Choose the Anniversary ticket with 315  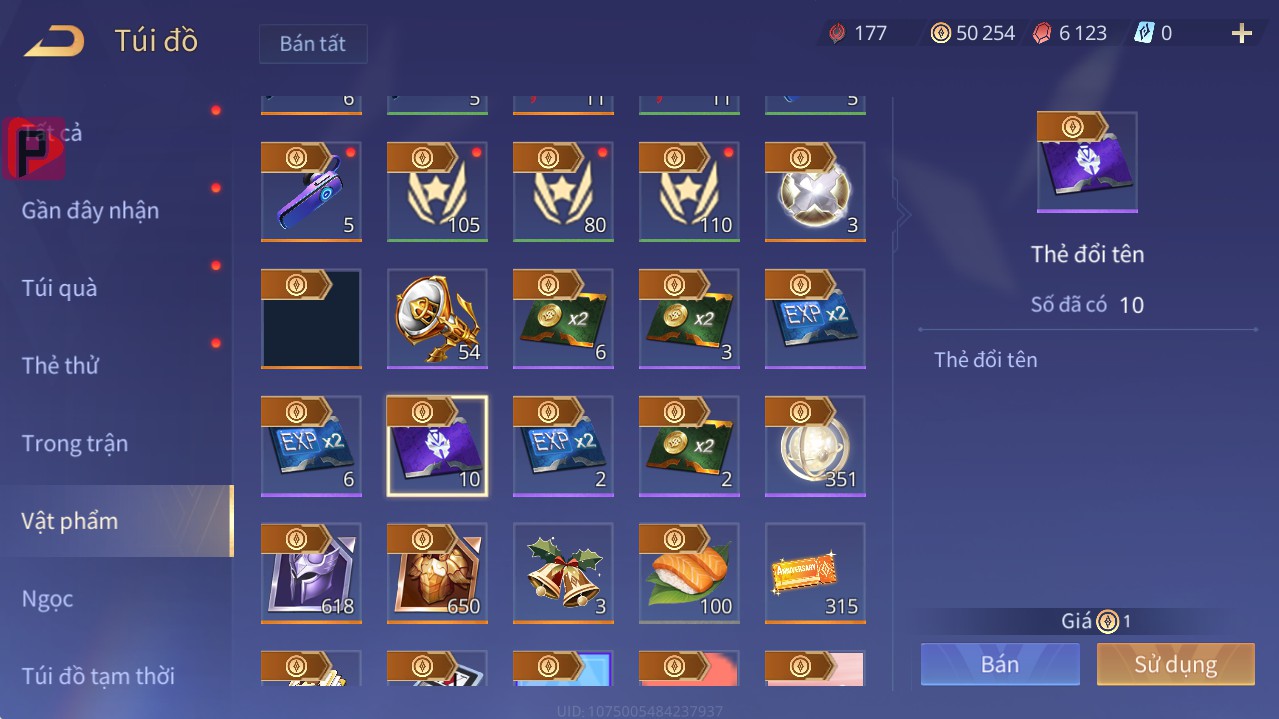pos(815,573)
